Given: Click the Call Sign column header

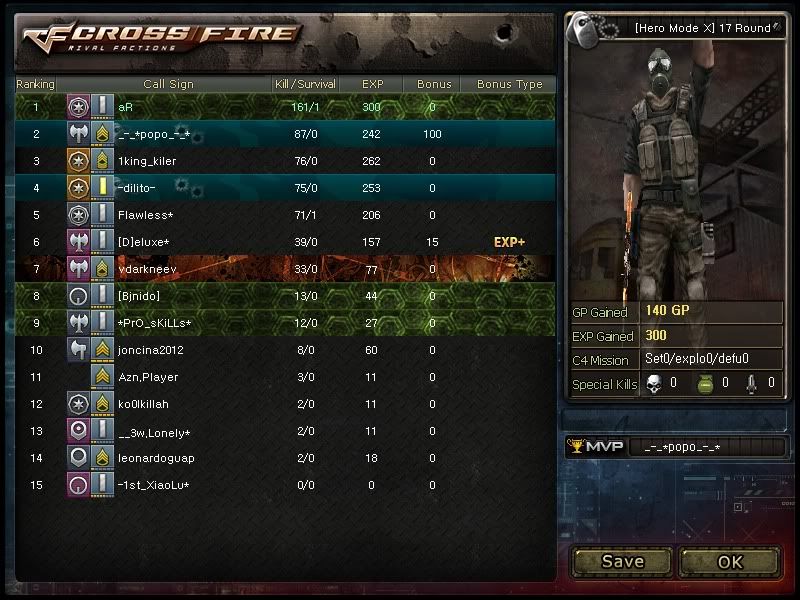Looking at the screenshot, I should tap(168, 84).
